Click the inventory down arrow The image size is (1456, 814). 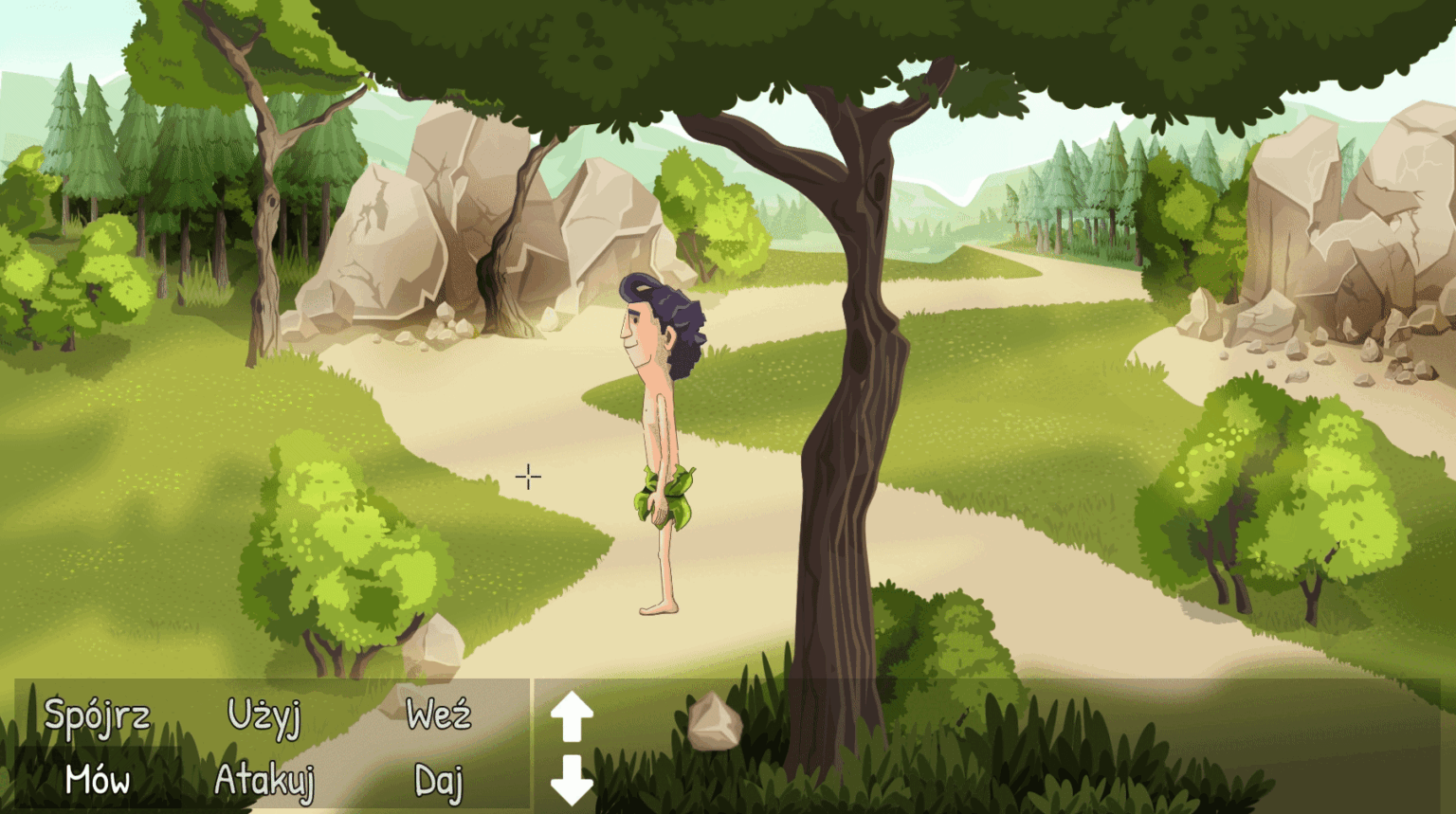click(x=572, y=779)
